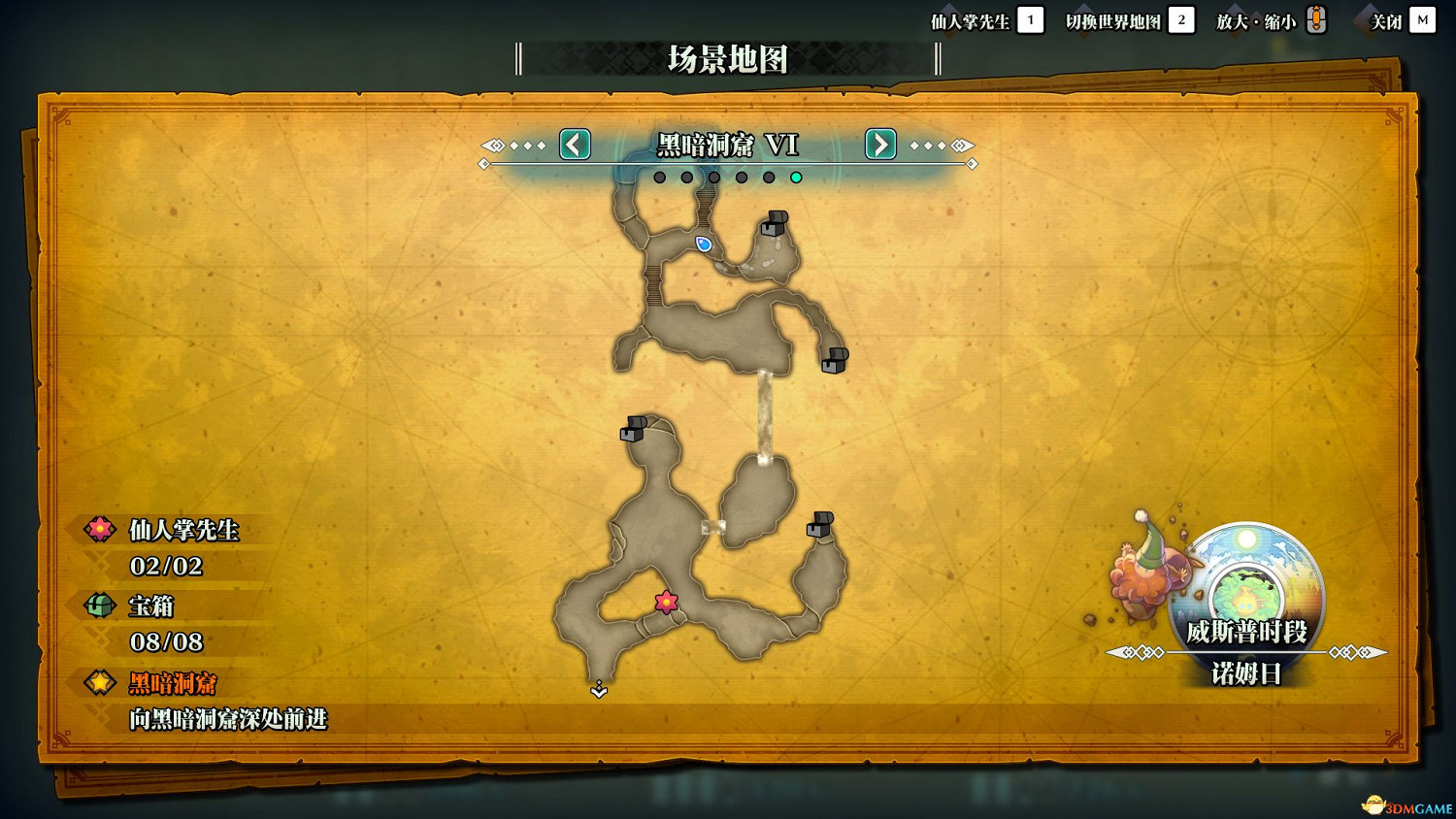Click the 场景地图 title header
This screenshot has height=819, width=1456.
tap(726, 60)
